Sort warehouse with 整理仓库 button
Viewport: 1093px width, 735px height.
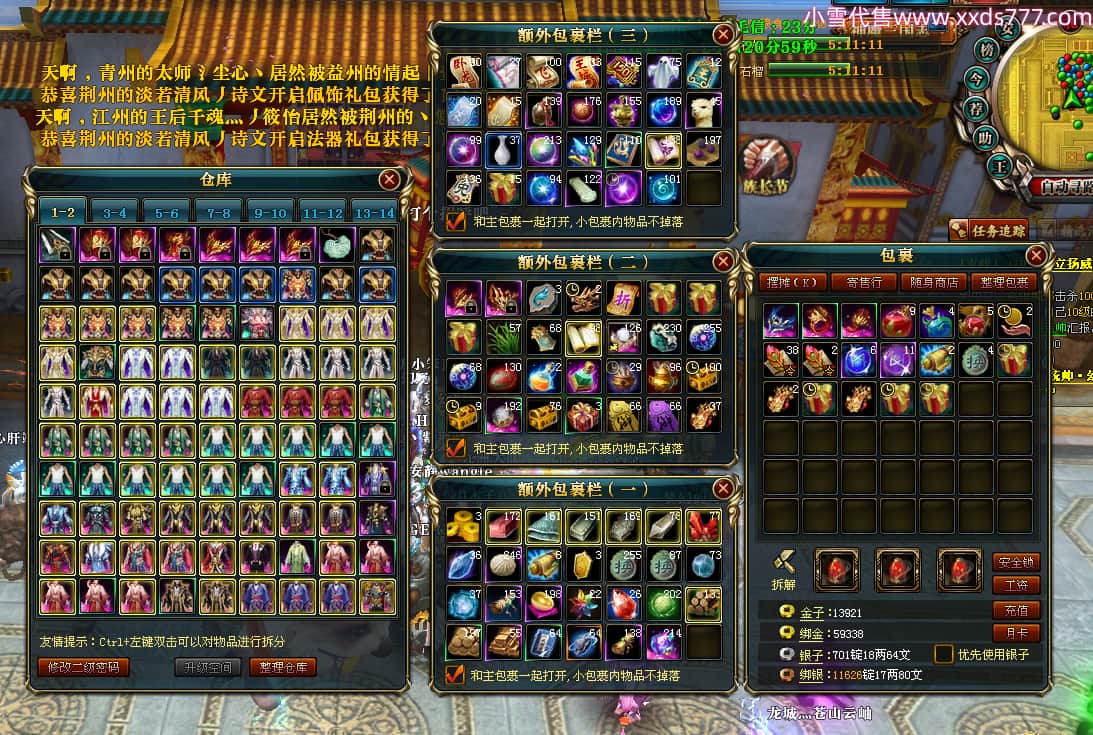283,667
